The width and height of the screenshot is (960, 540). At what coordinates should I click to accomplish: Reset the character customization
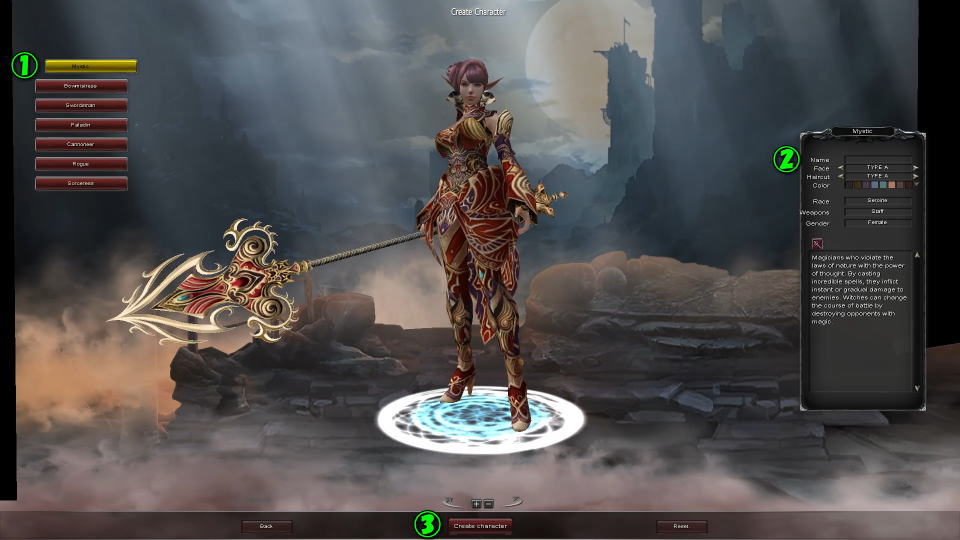(x=681, y=526)
